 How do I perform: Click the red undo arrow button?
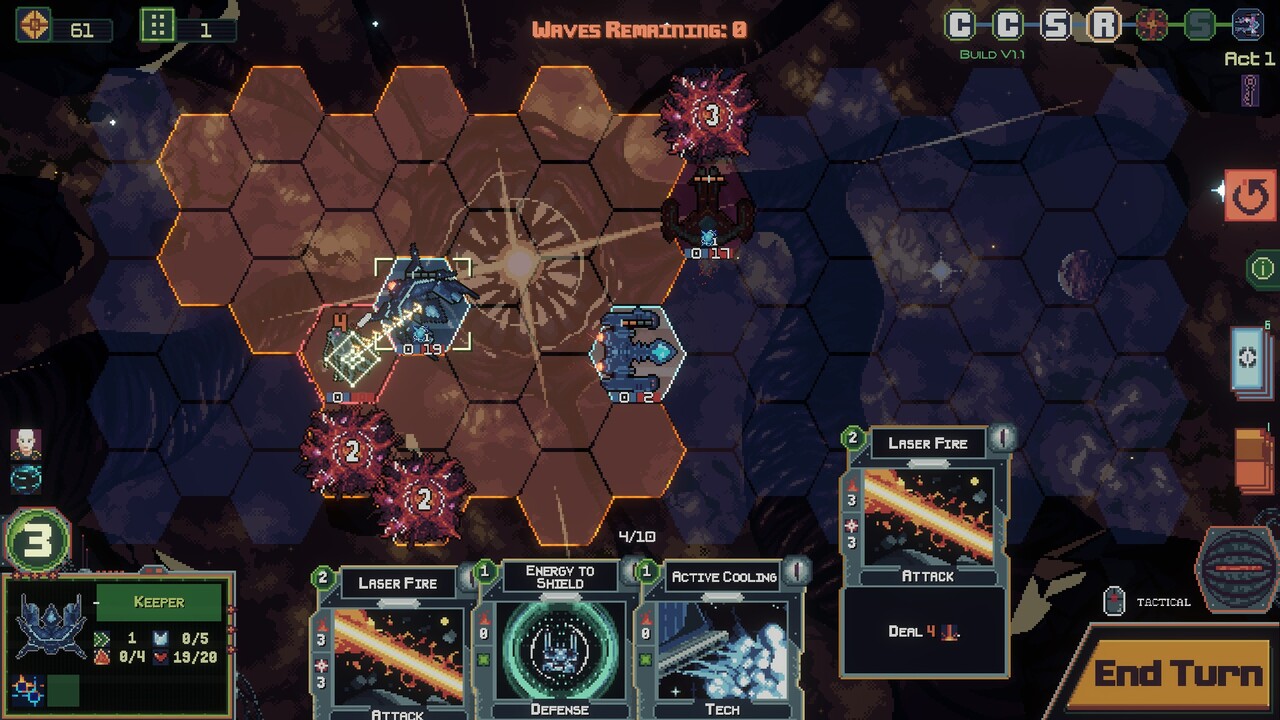1249,196
